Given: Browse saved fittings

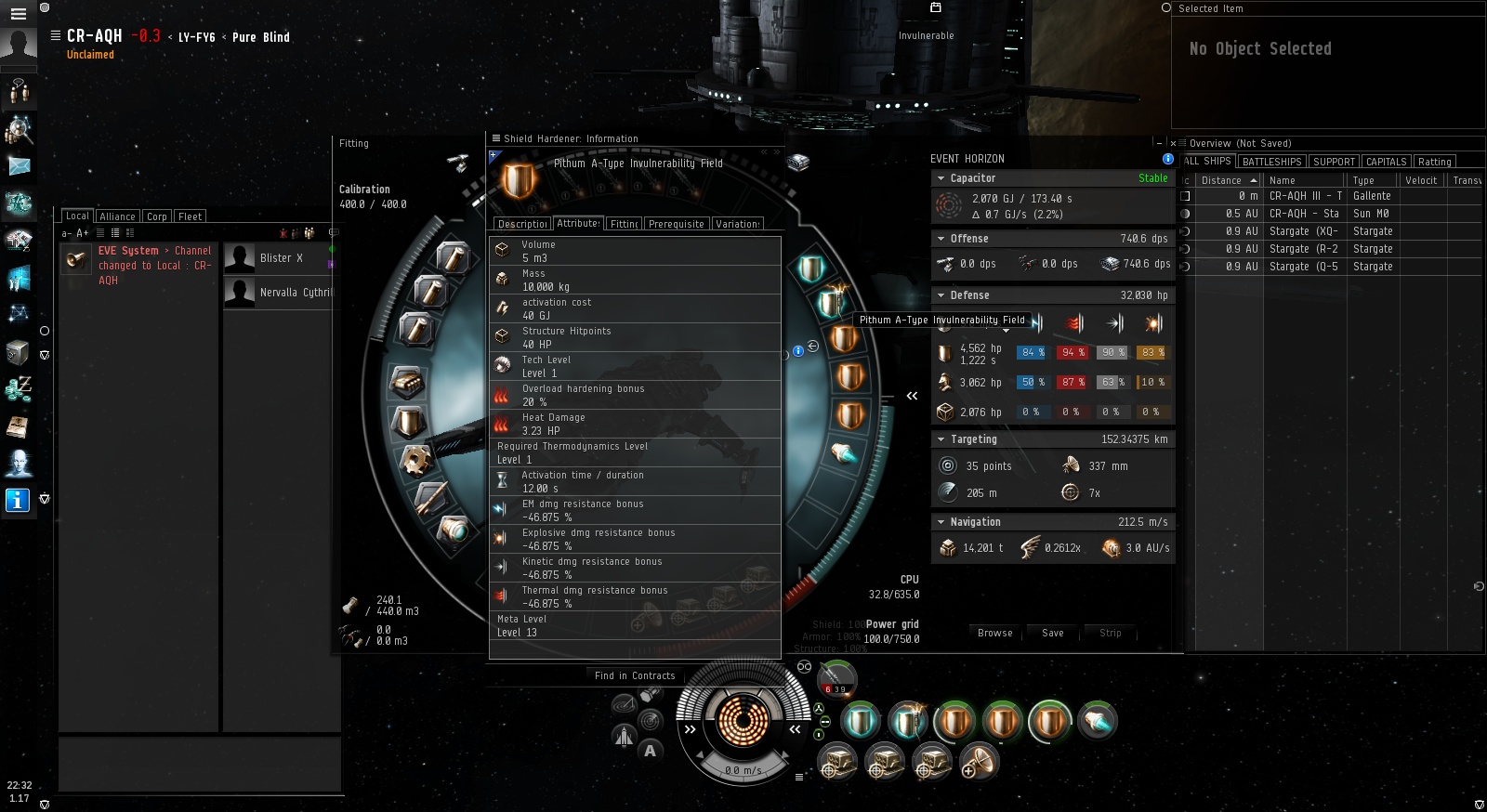Looking at the screenshot, I should [994, 633].
